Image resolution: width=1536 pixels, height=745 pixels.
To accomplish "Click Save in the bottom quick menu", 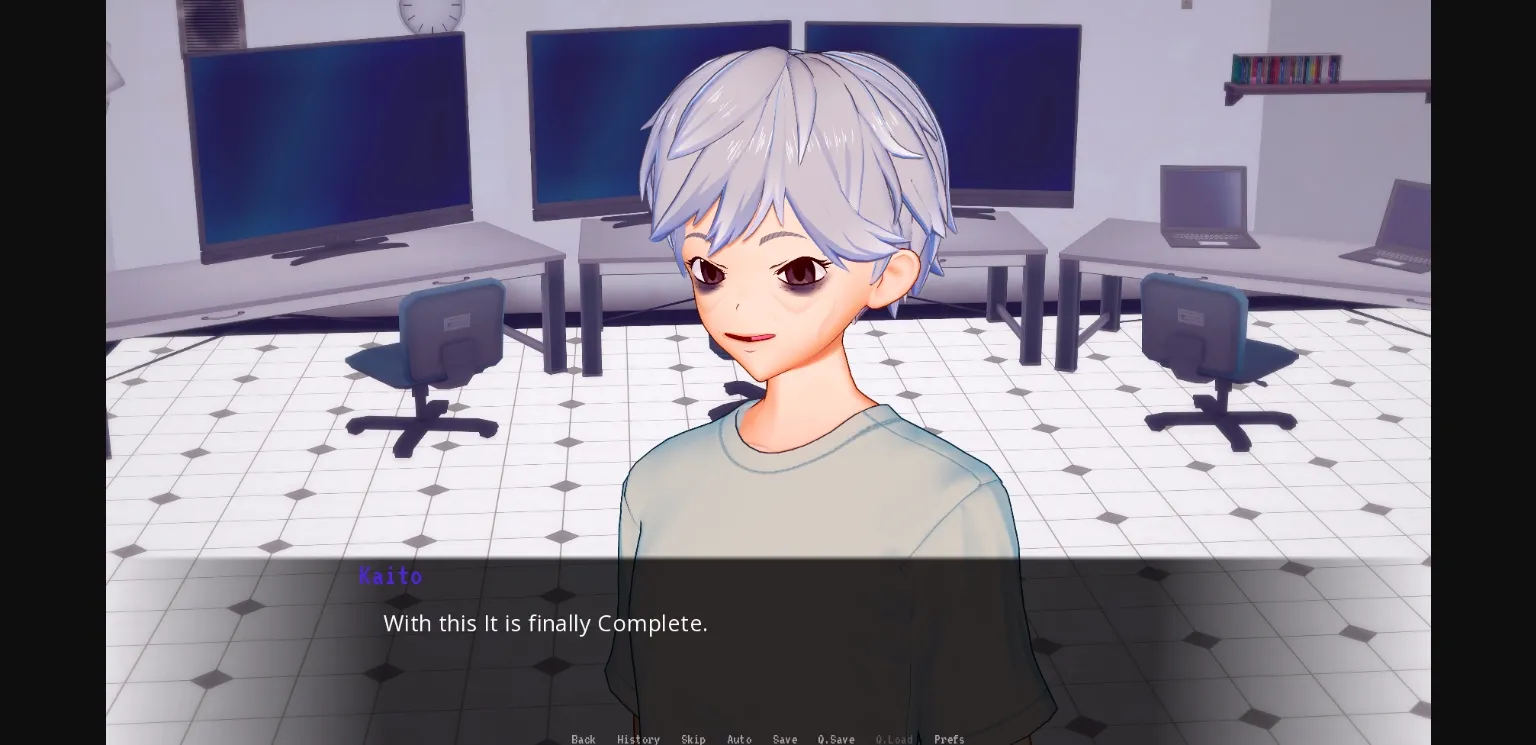I will (x=785, y=739).
